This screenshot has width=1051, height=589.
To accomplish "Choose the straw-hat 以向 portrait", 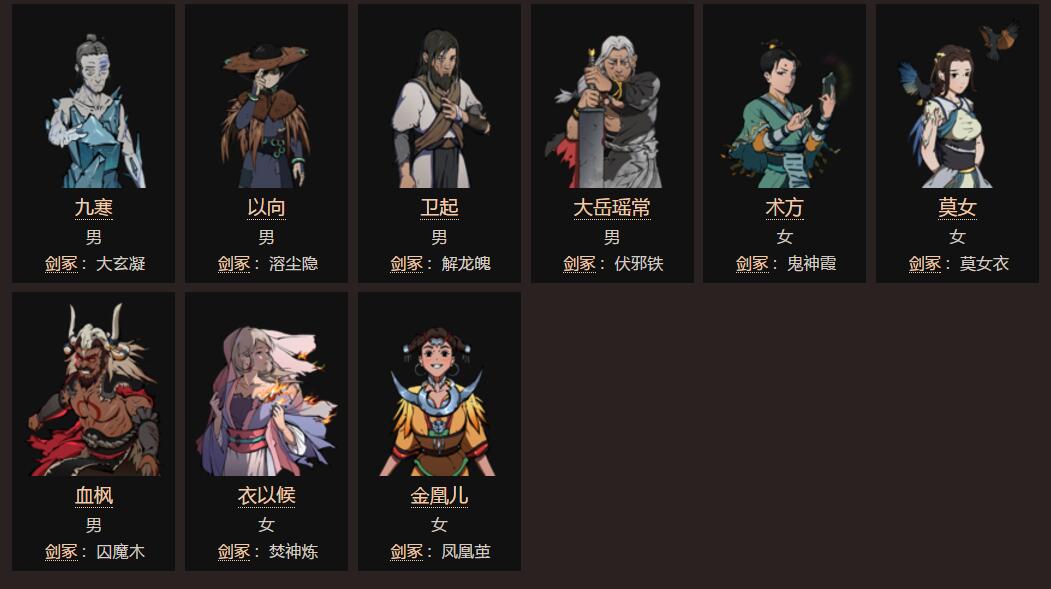I will coord(266,112).
